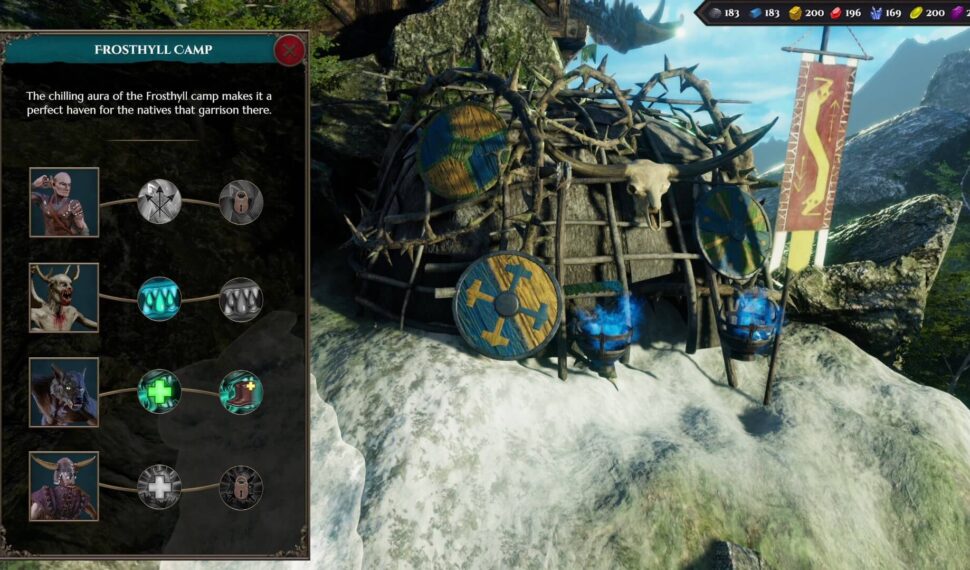Viewport: 970px width, 570px height.
Task: Choose the grey crossed-arrows upgrade
Action: click(x=159, y=202)
